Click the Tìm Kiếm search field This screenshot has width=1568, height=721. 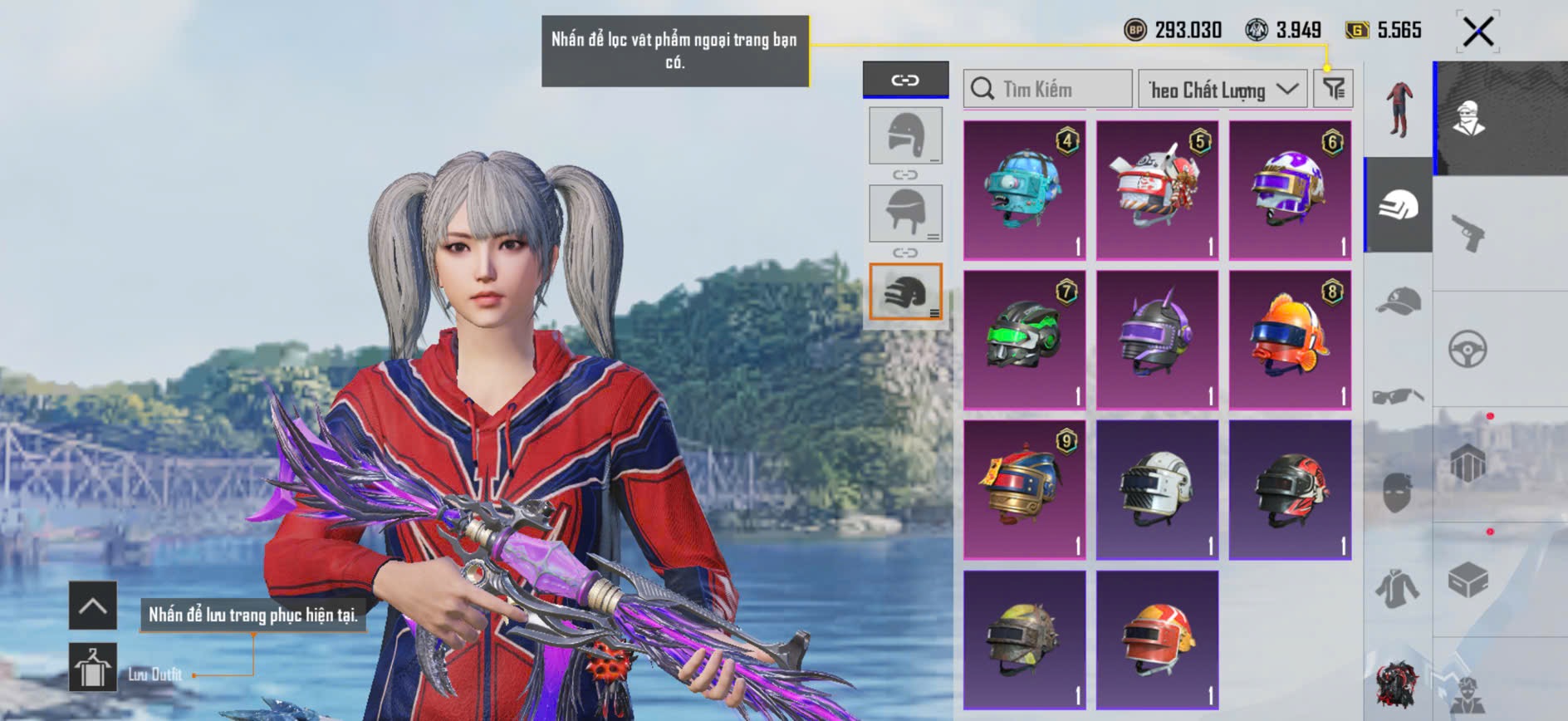click(1048, 89)
